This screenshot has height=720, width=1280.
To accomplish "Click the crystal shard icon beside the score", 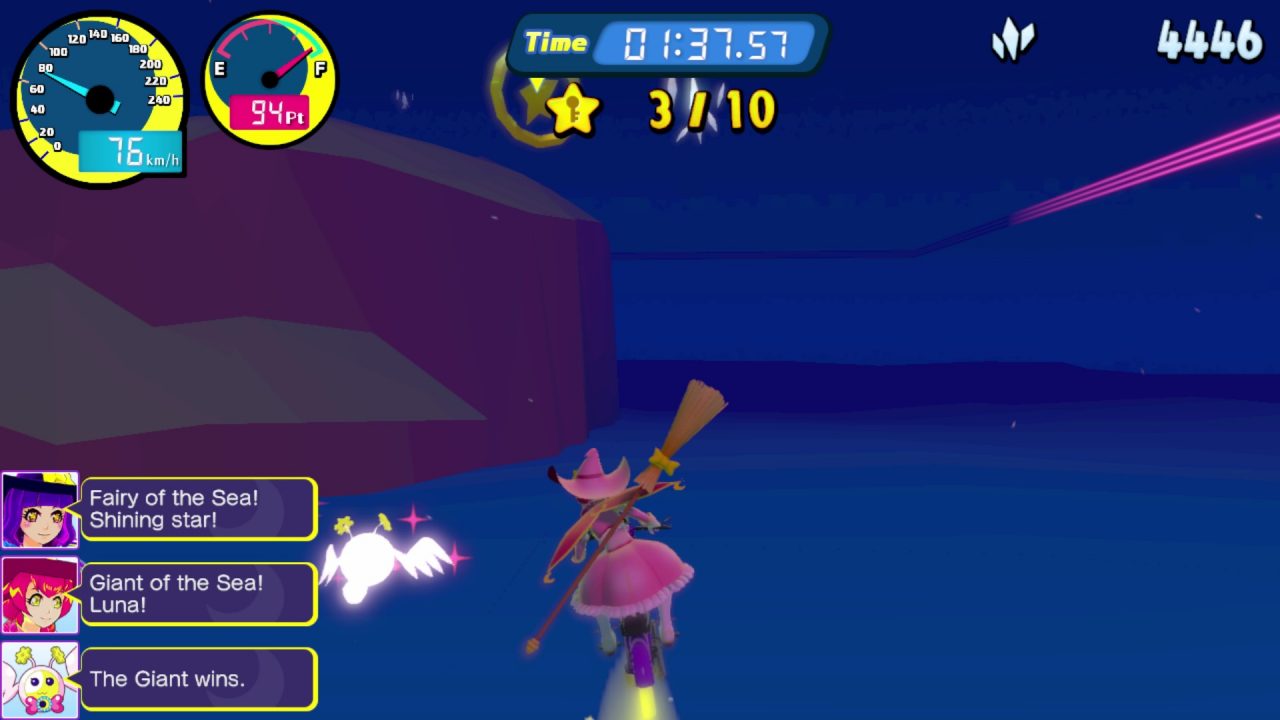I will click(x=1013, y=41).
